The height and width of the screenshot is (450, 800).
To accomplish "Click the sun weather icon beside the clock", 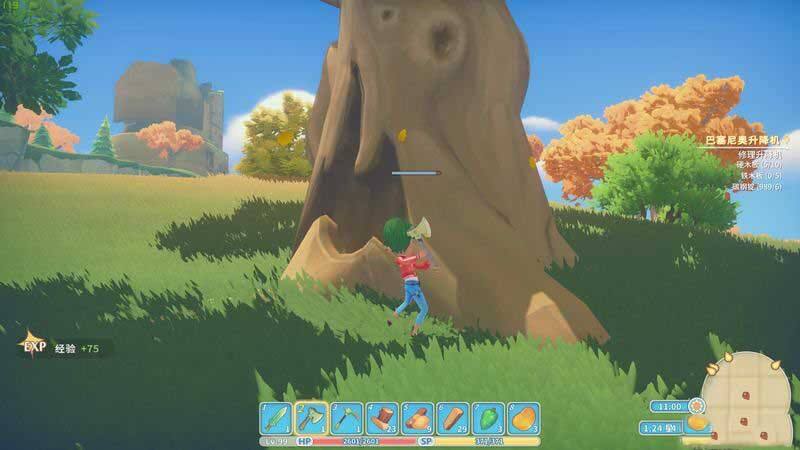I will [x=696, y=406].
